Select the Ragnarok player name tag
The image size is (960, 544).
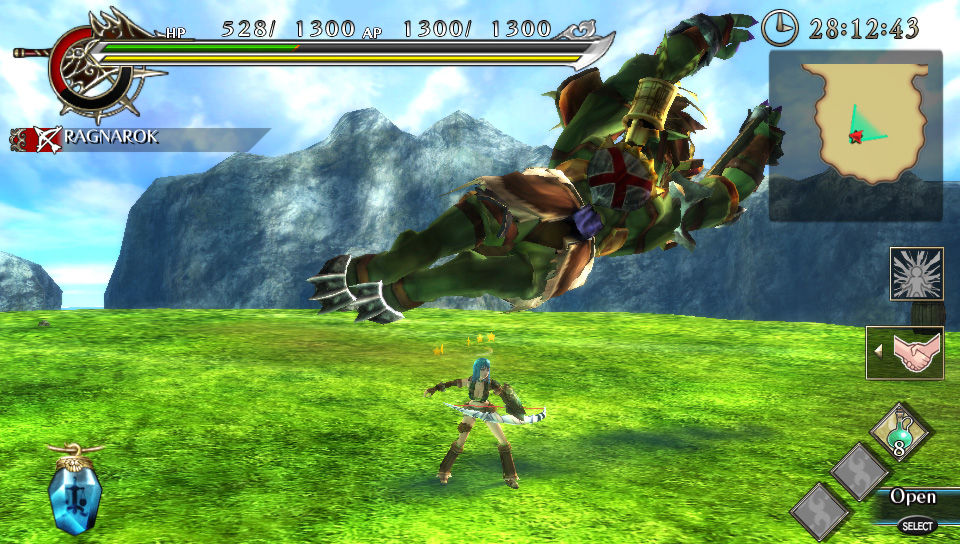(110, 138)
